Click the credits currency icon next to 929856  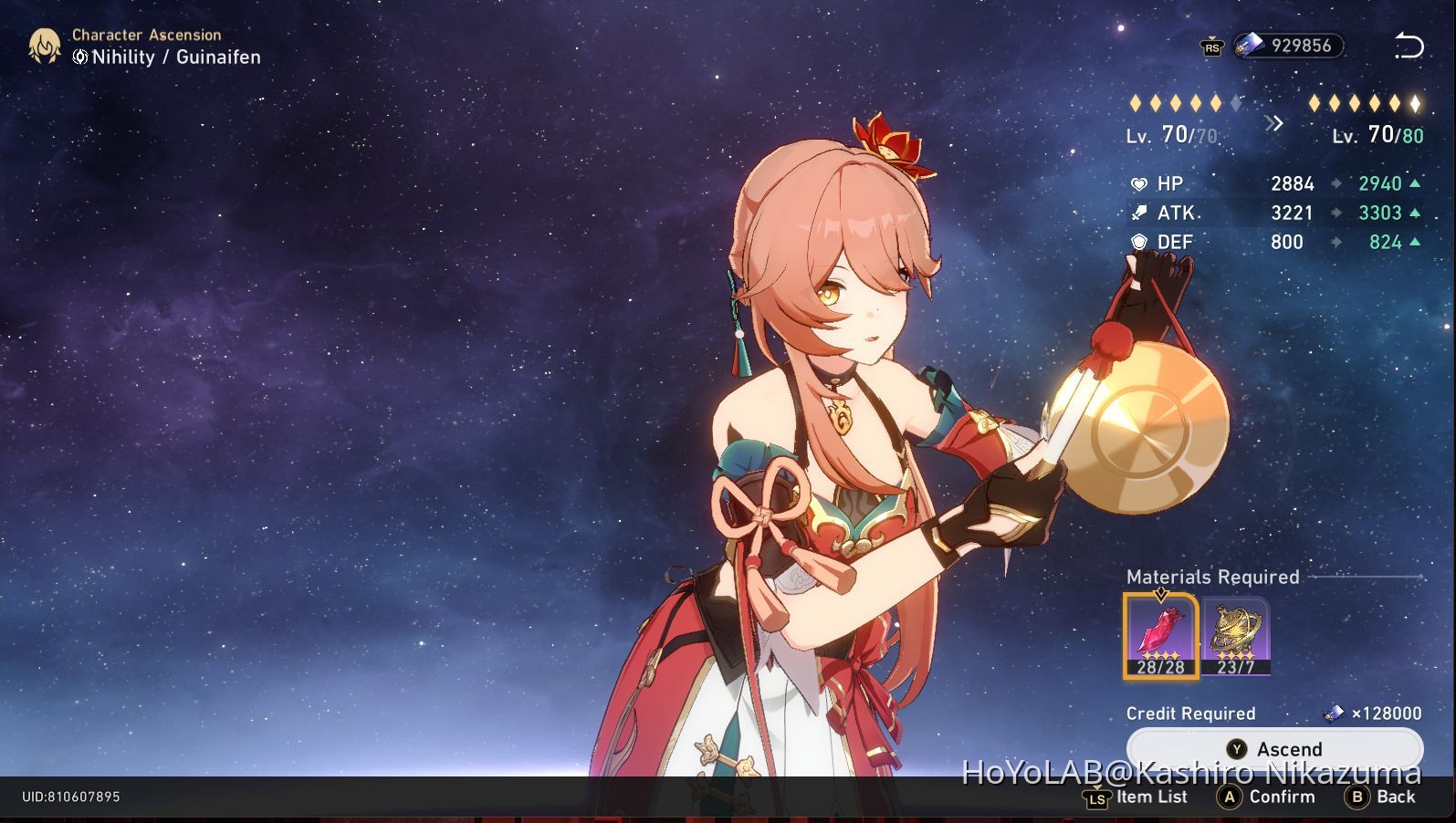pos(1250,45)
